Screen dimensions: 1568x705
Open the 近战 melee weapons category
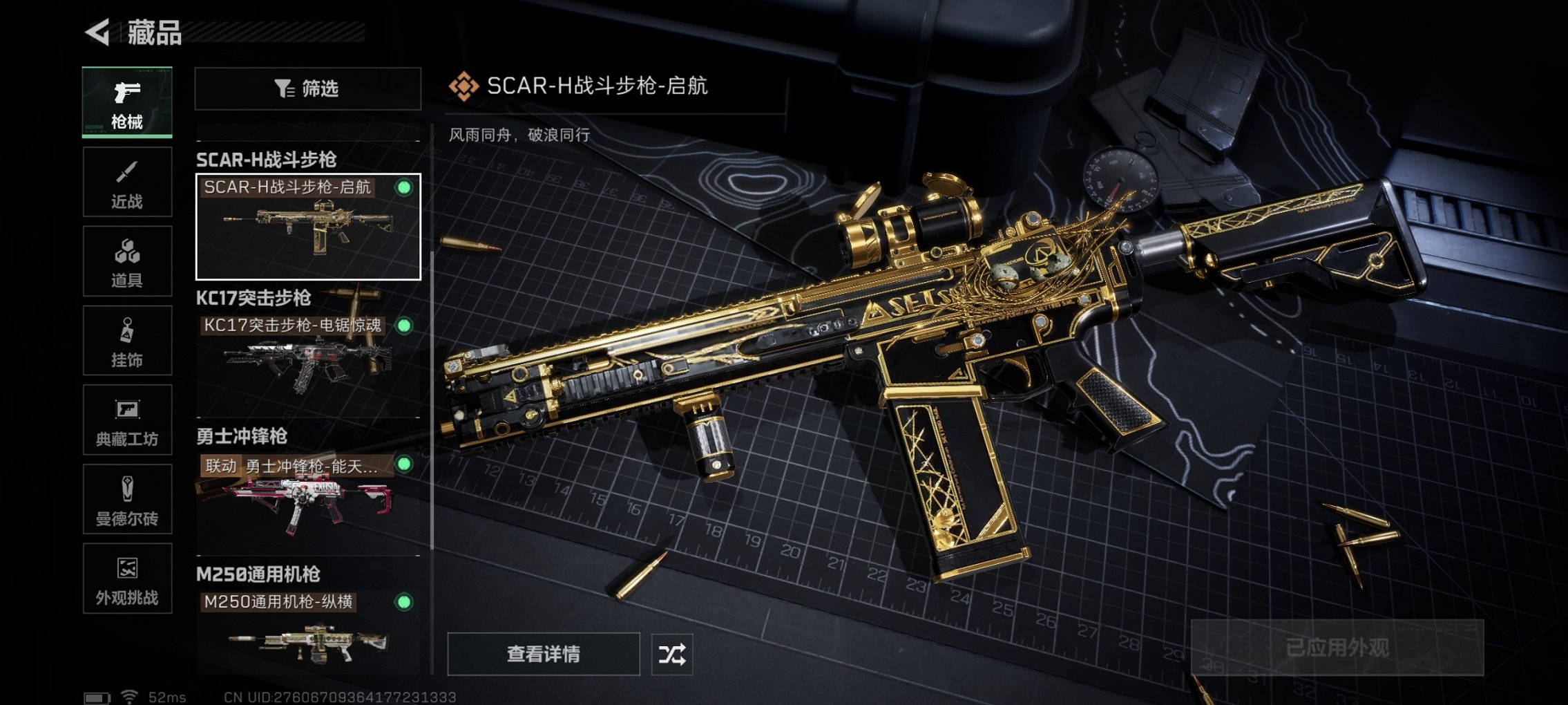[x=126, y=181]
